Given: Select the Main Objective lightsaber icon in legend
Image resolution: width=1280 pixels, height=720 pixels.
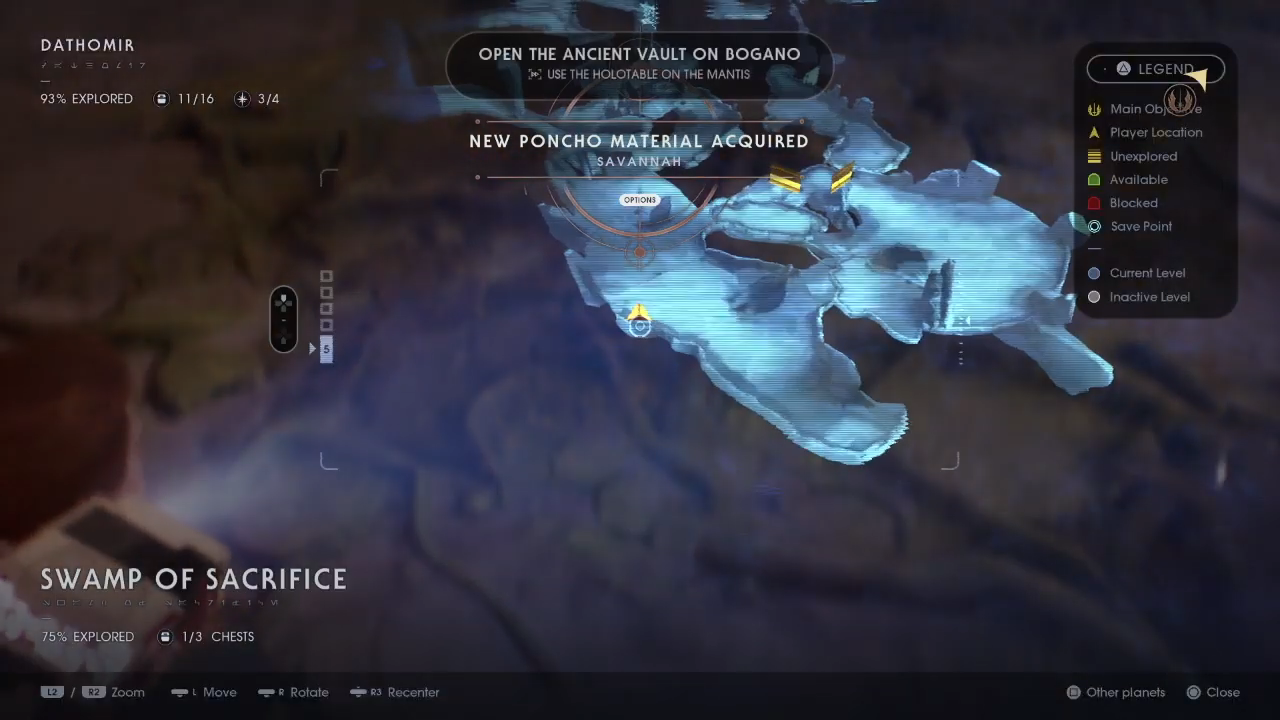Looking at the screenshot, I should coord(1094,109).
